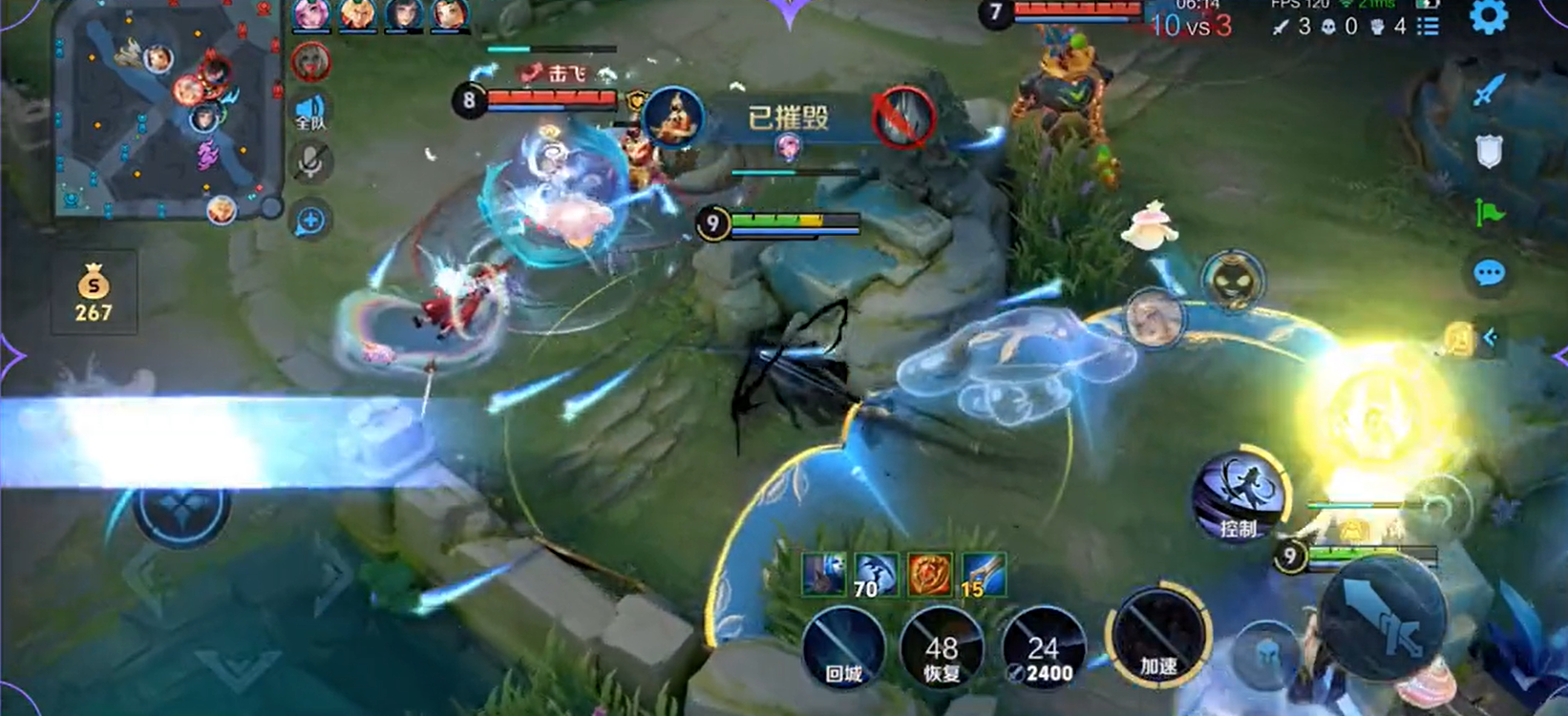Activate the 回城 recall button
Viewport: 1568px width, 716px height.
(844, 649)
